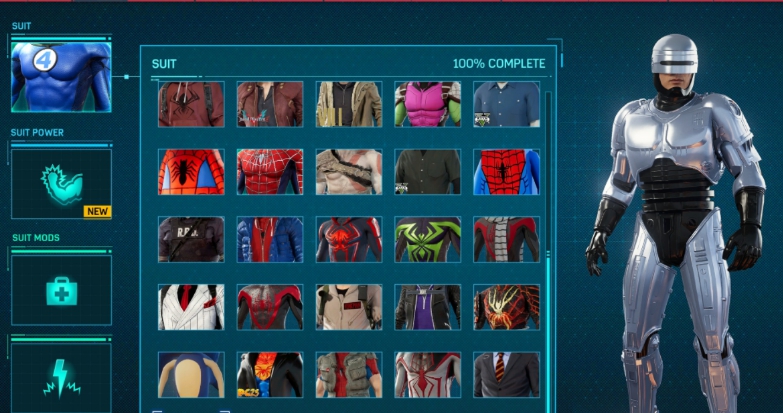Choose the gray business suit with striped tie
Screen dimensions: 783x413
[x=506, y=374]
